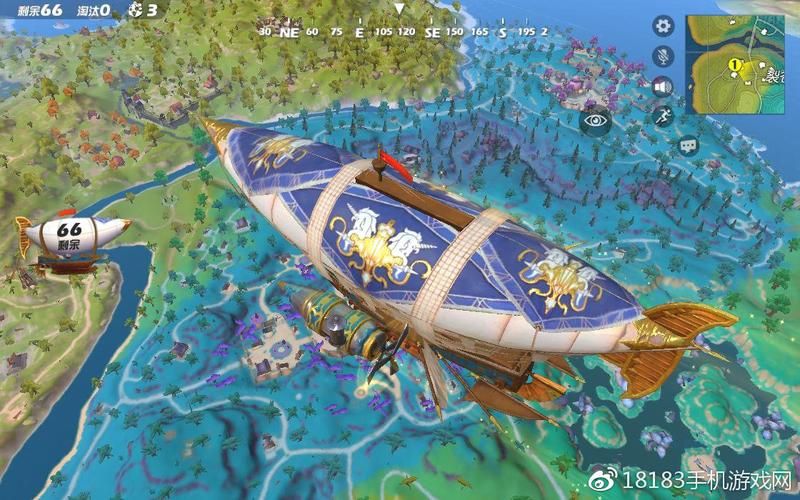Open the gear settings menu
The width and height of the screenshot is (800, 500).
[x=662, y=26]
